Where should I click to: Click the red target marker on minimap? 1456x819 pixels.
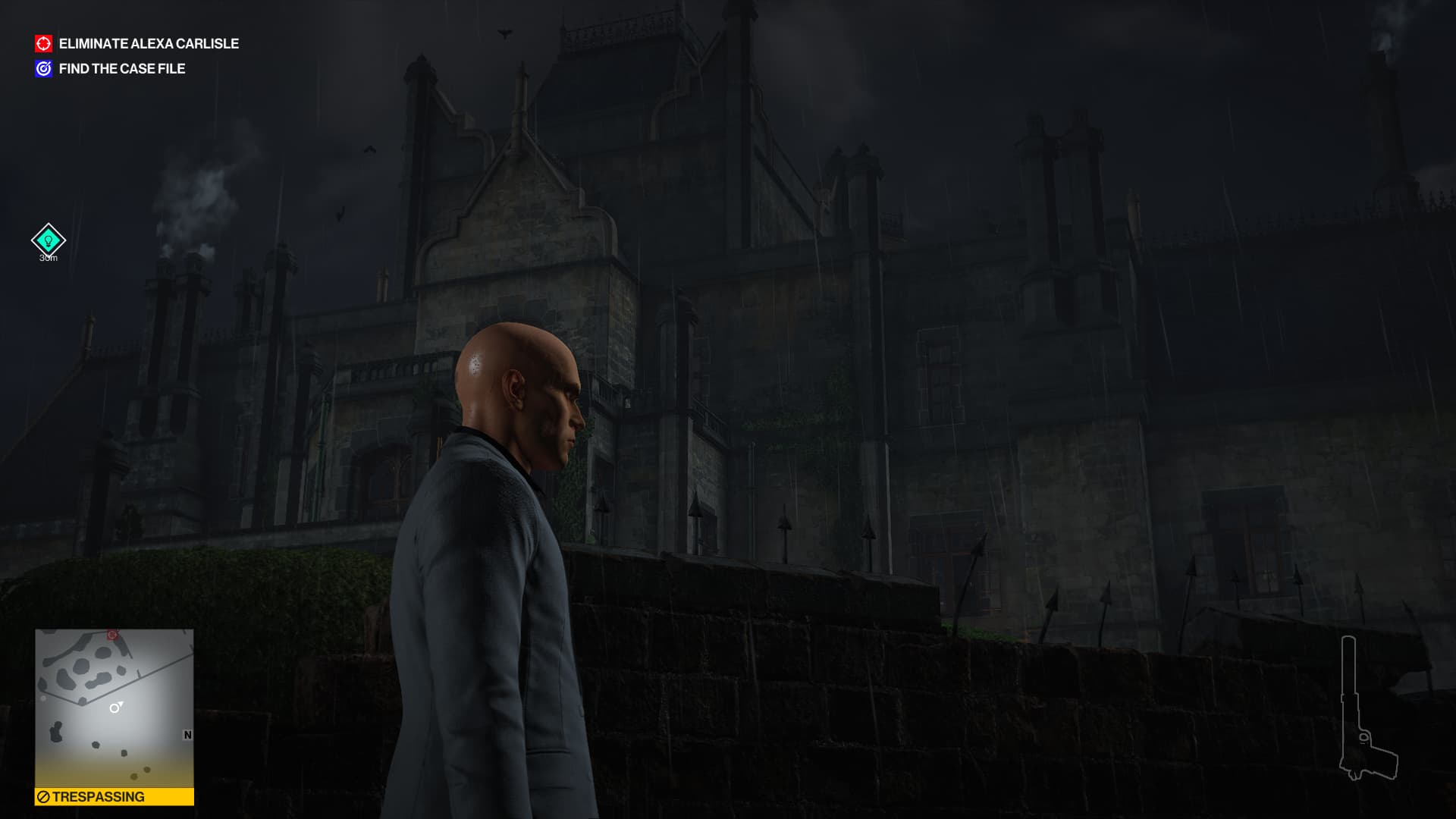click(112, 635)
